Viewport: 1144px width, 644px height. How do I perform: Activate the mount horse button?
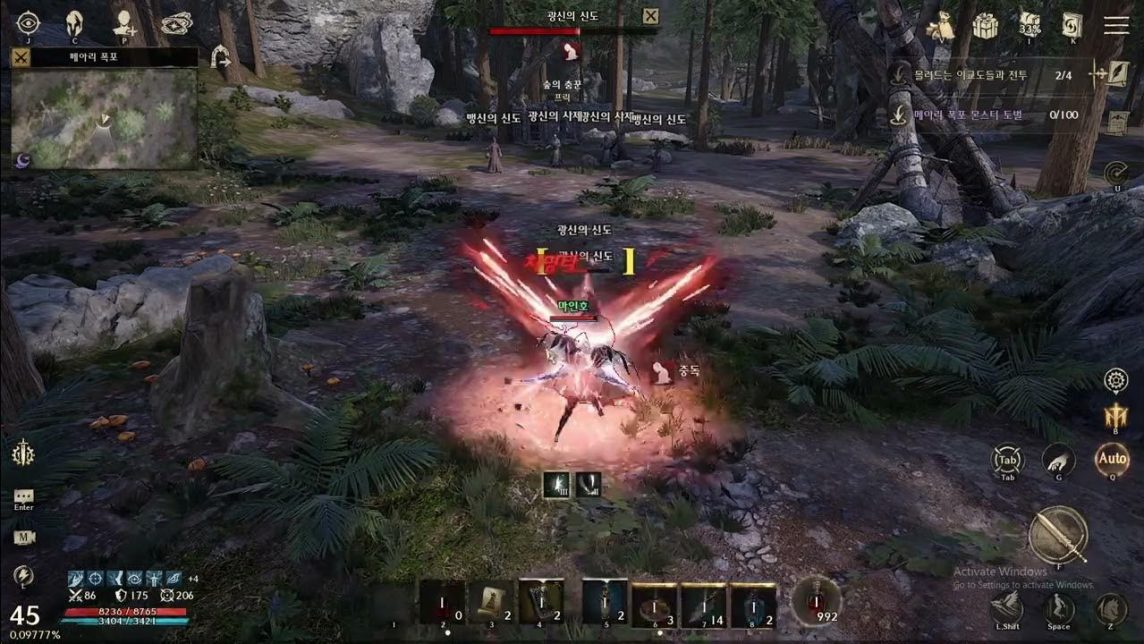coord(1110,606)
